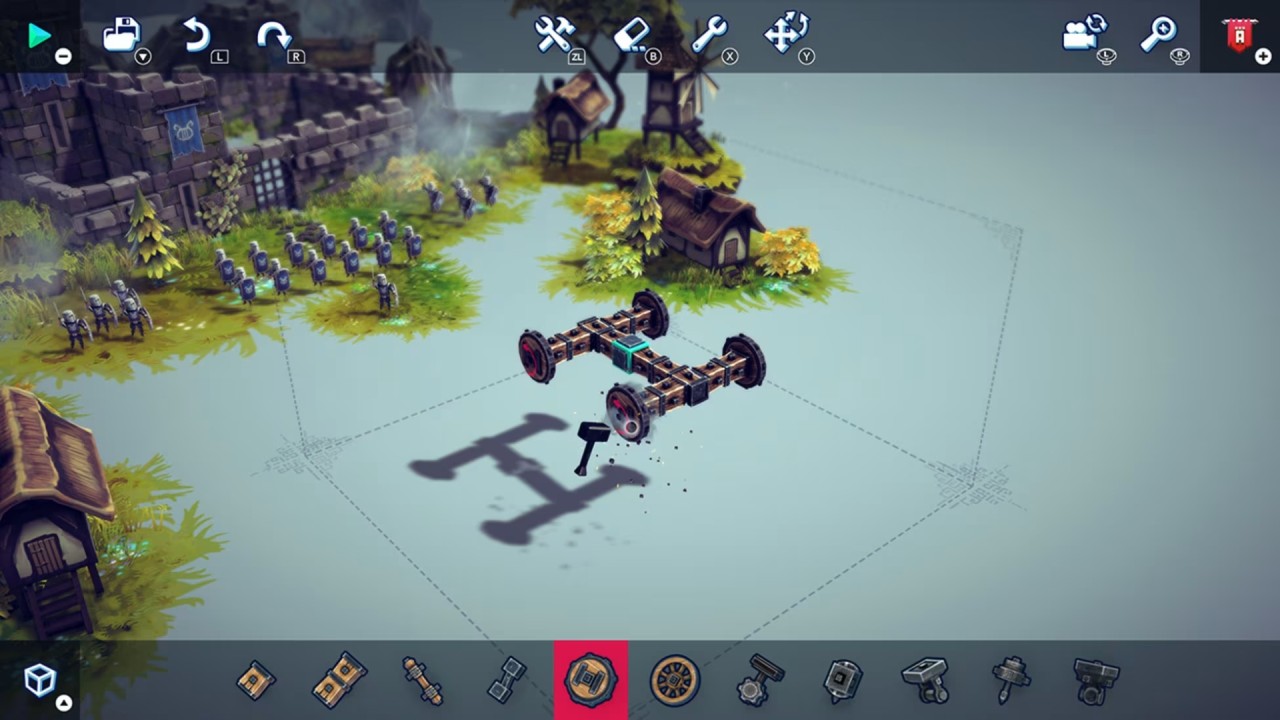The height and width of the screenshot is (720, 1280).
Task: Start the simulation with the play button
Action: point(40,36)
